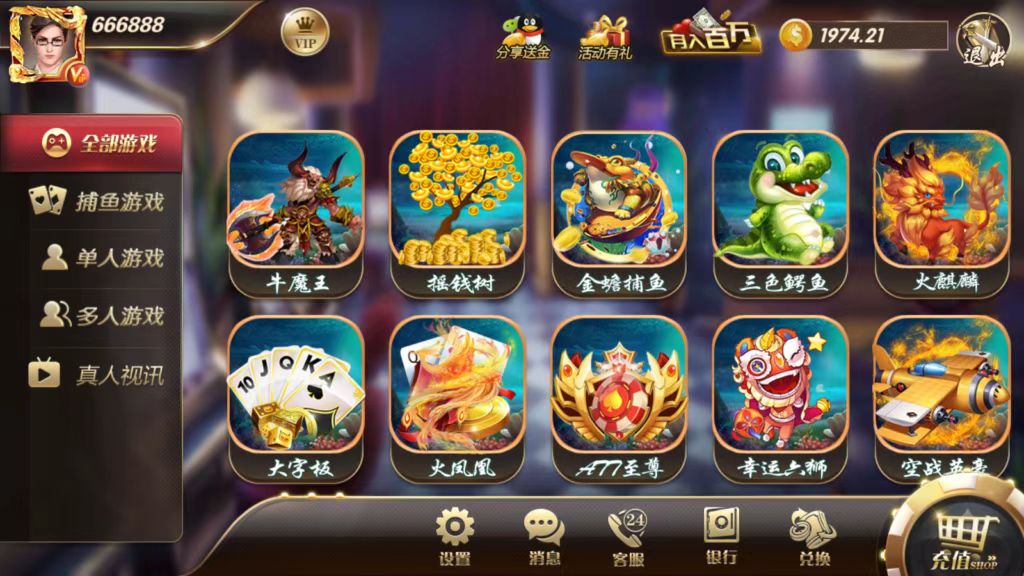
Task: Open the 客服 customer service icon
Action: click(x=628, y=537)
